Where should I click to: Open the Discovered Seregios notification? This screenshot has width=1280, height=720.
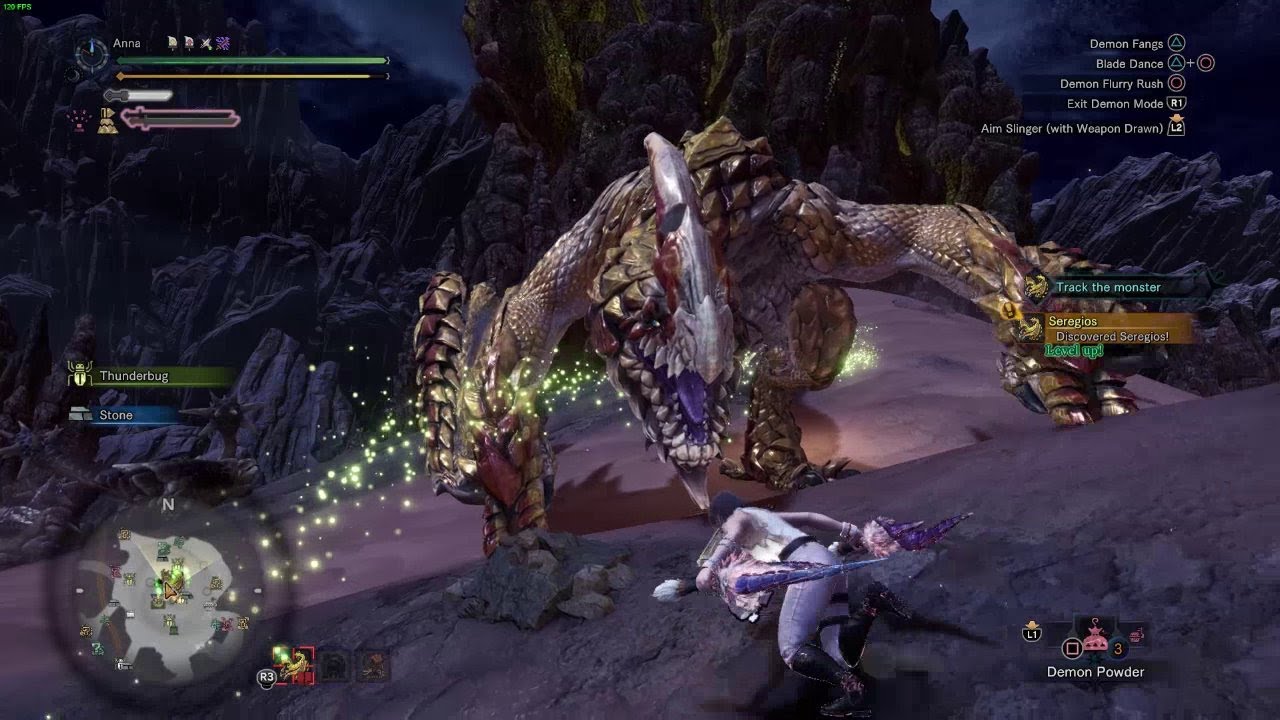click(1111, 329)
